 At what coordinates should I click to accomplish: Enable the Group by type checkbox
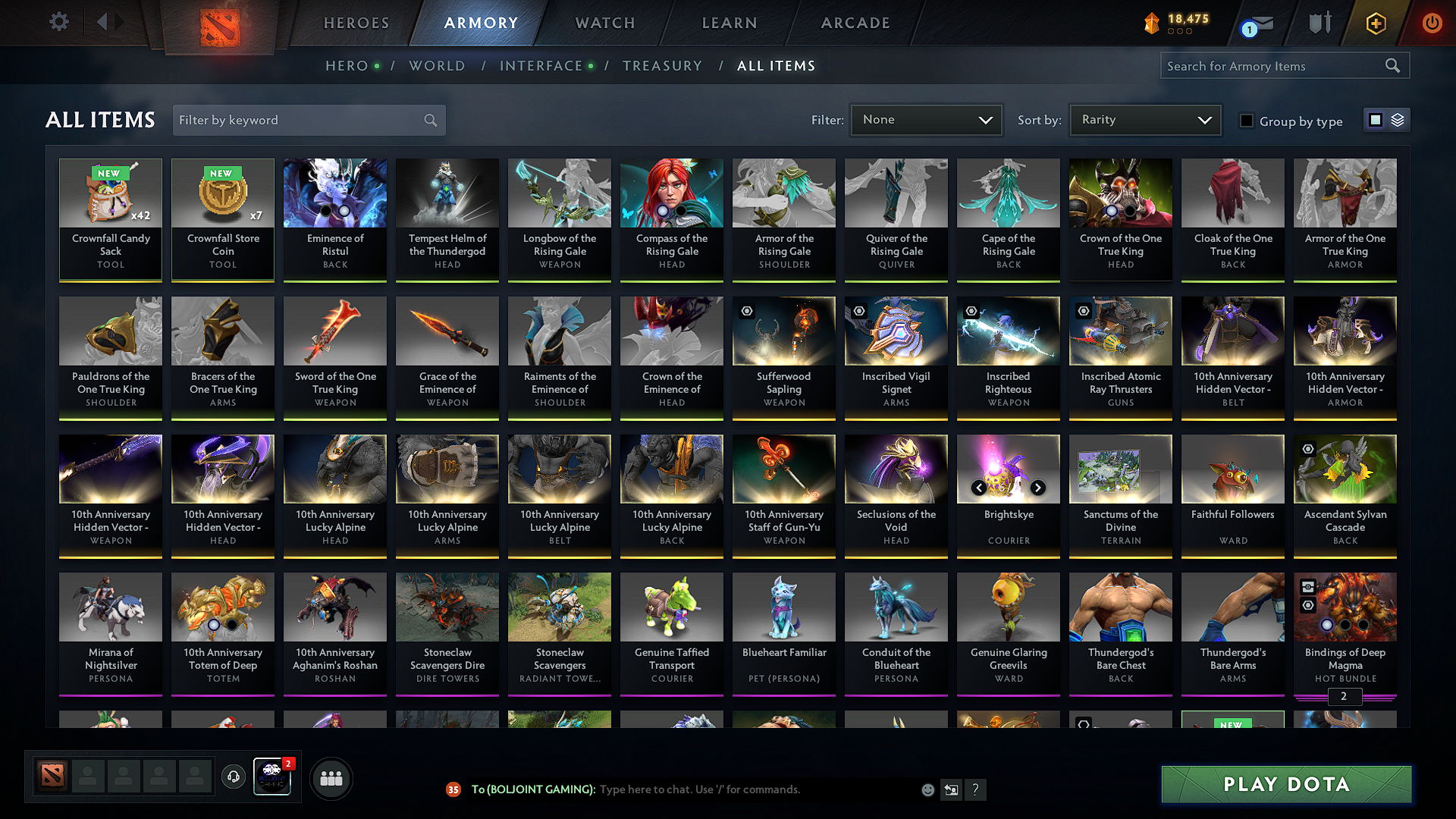coord(1247,121)
